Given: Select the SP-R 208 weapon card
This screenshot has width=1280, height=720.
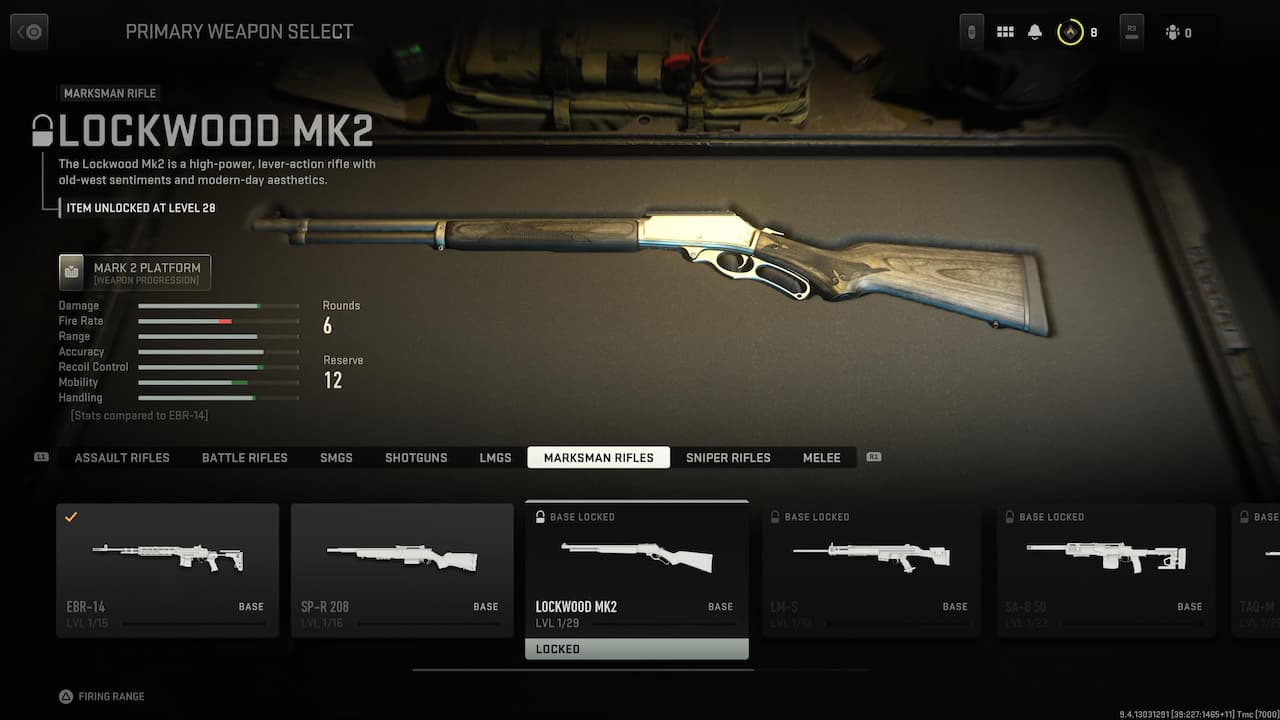Looking at the screenshot, I should tap(402, 570).
